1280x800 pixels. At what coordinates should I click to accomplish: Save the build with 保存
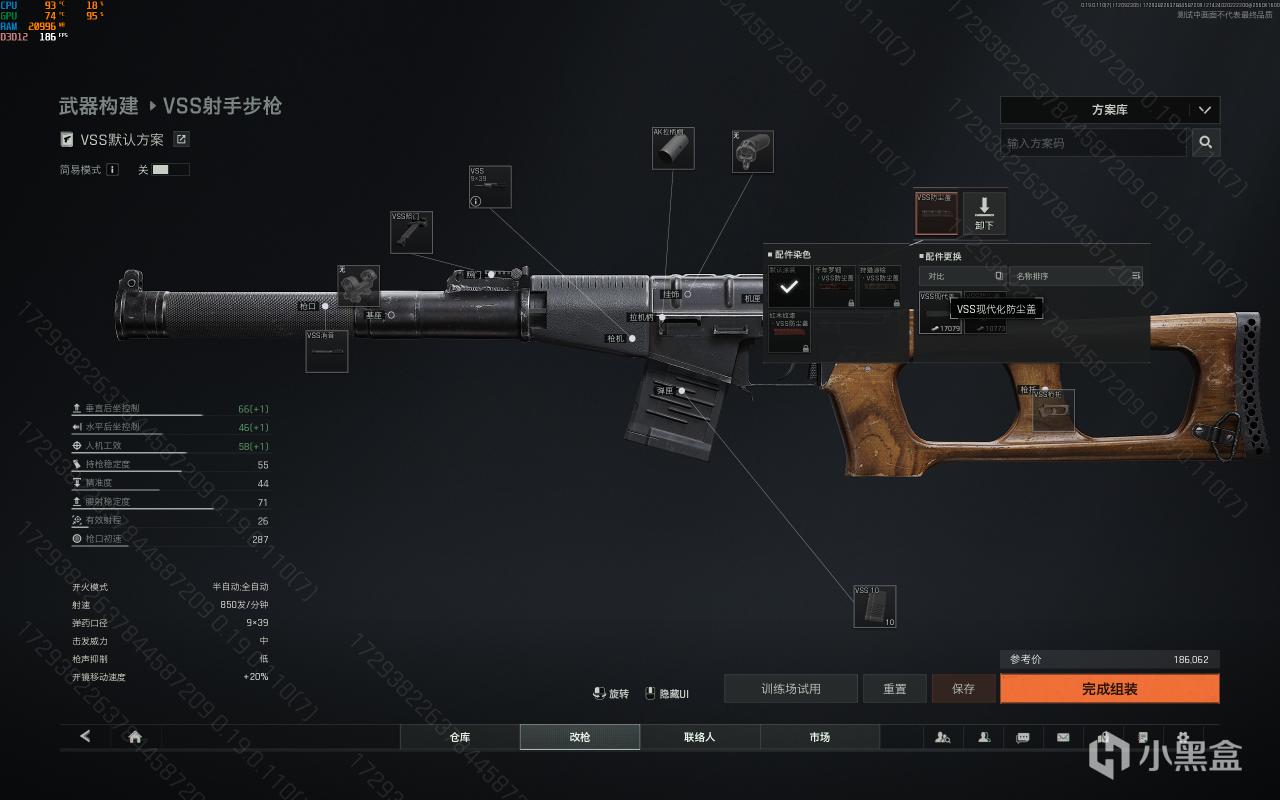(x=963, y=689)
